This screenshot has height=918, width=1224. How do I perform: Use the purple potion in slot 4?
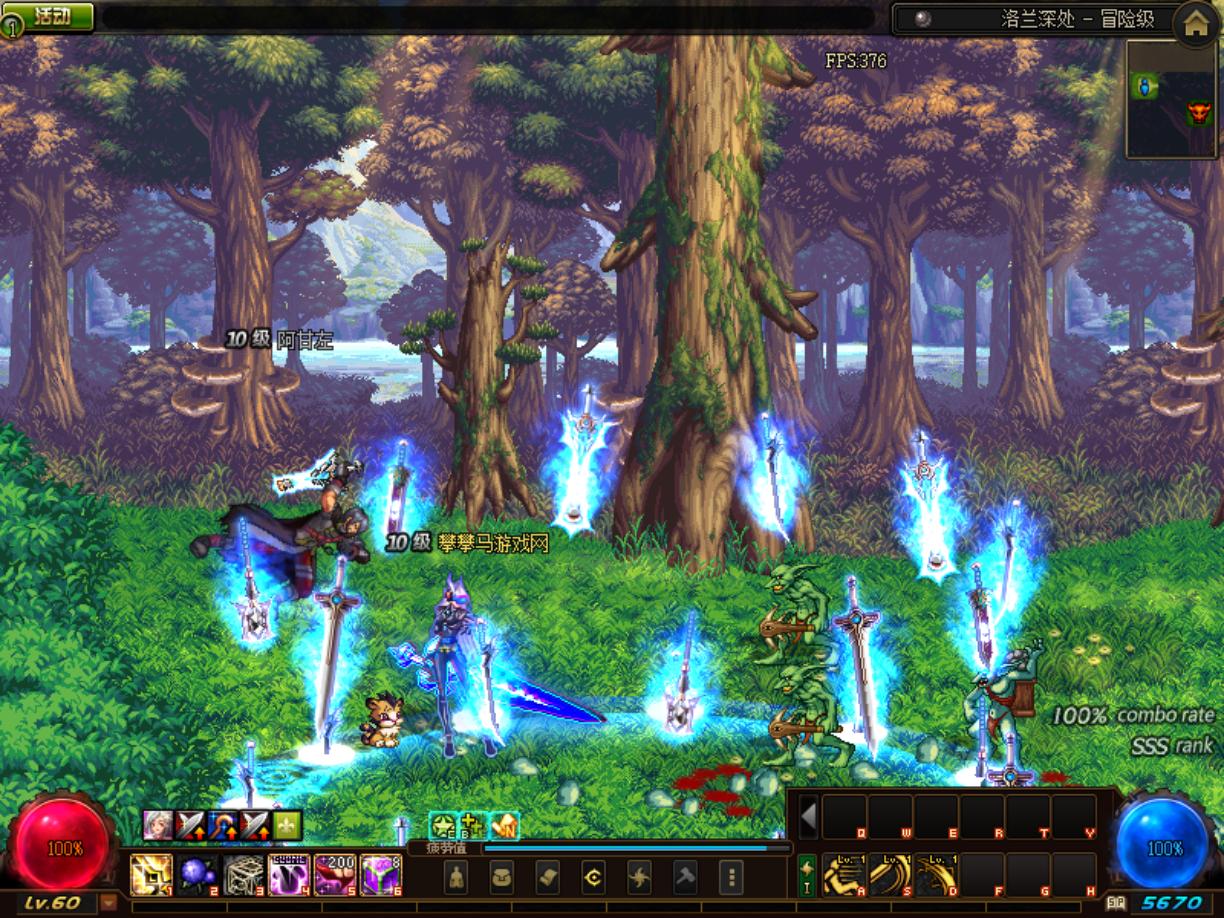pos(289,875)
